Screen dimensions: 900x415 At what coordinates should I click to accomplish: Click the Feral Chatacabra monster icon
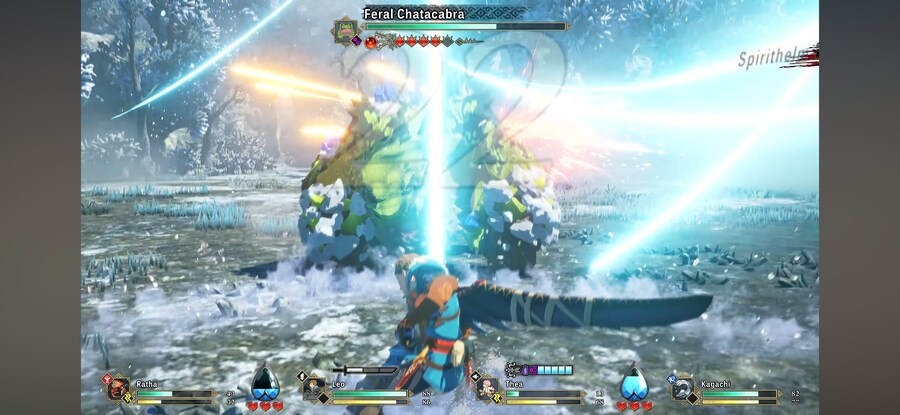[x=346, y=31]
